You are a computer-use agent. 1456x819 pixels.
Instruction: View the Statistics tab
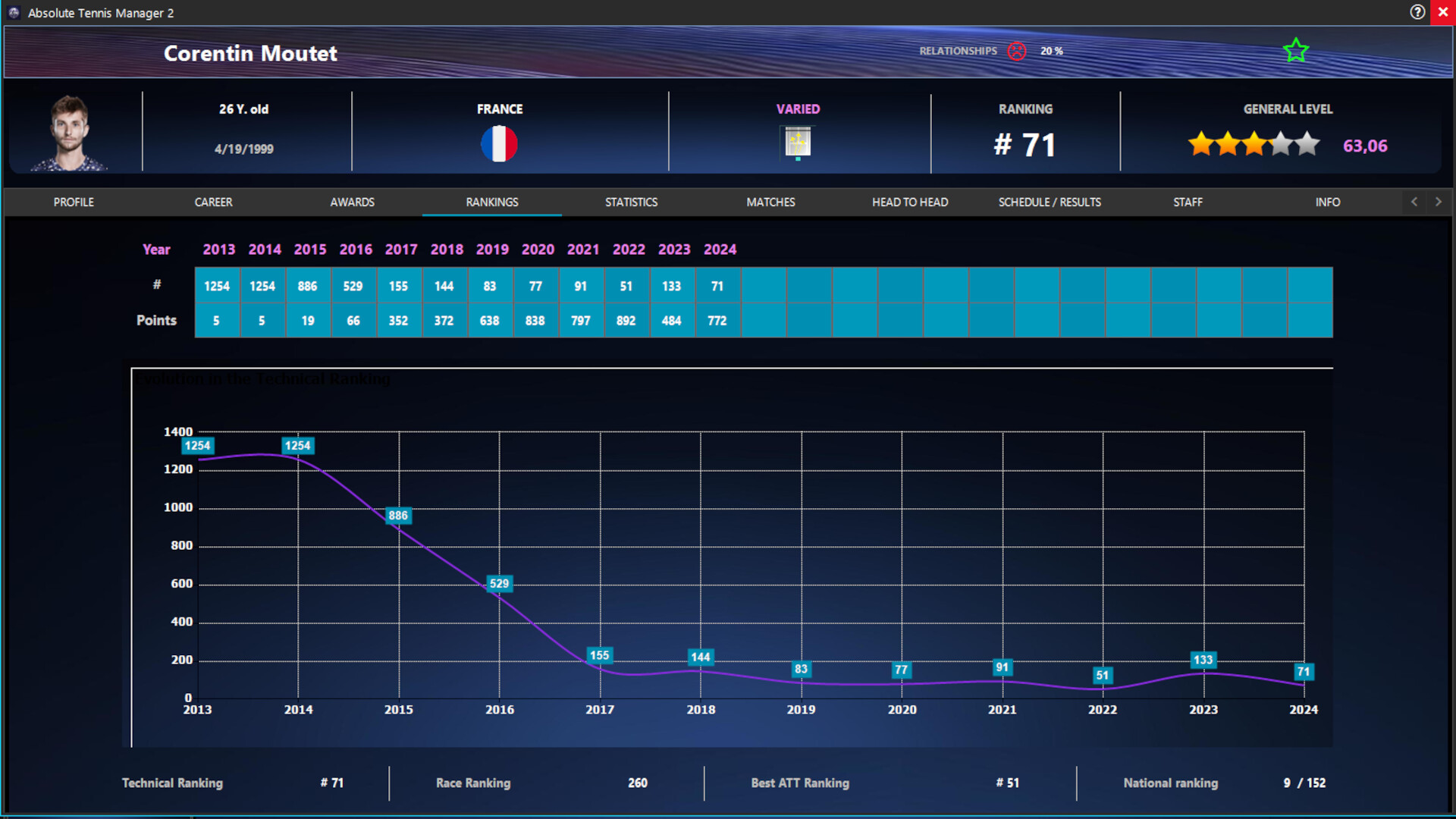[630, 202]
